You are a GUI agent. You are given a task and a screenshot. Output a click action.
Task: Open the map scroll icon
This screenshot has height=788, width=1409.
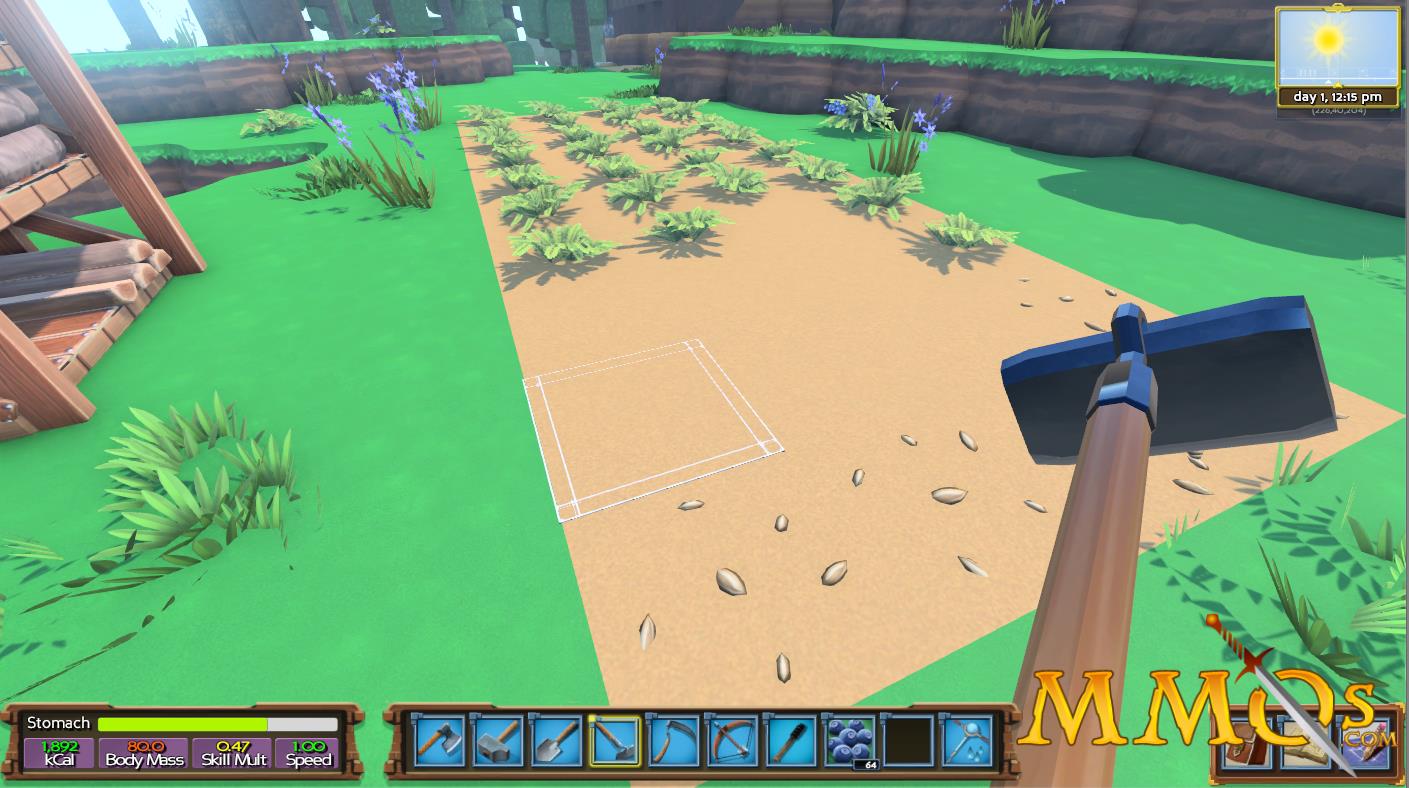click(x=1304, y=743)
